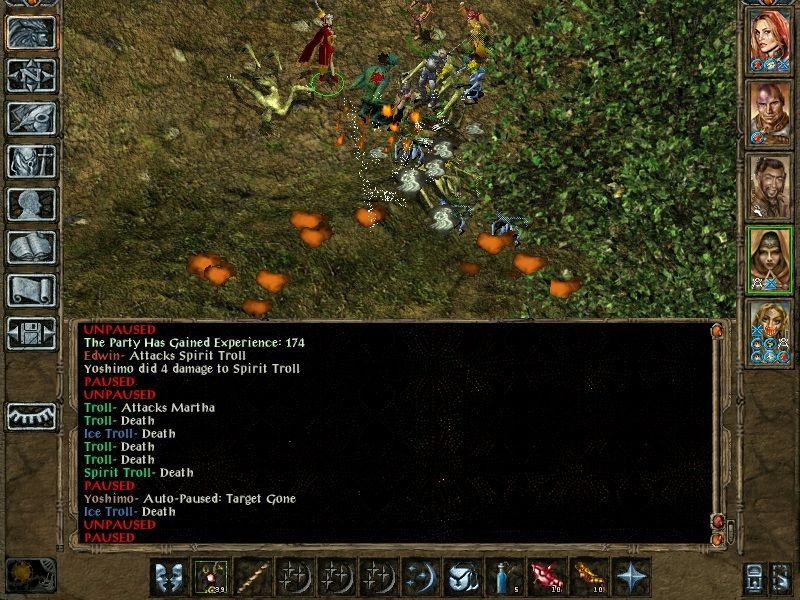Open the journal with quill icon
The width and height of the screenshot is (800, 600).
31,118
